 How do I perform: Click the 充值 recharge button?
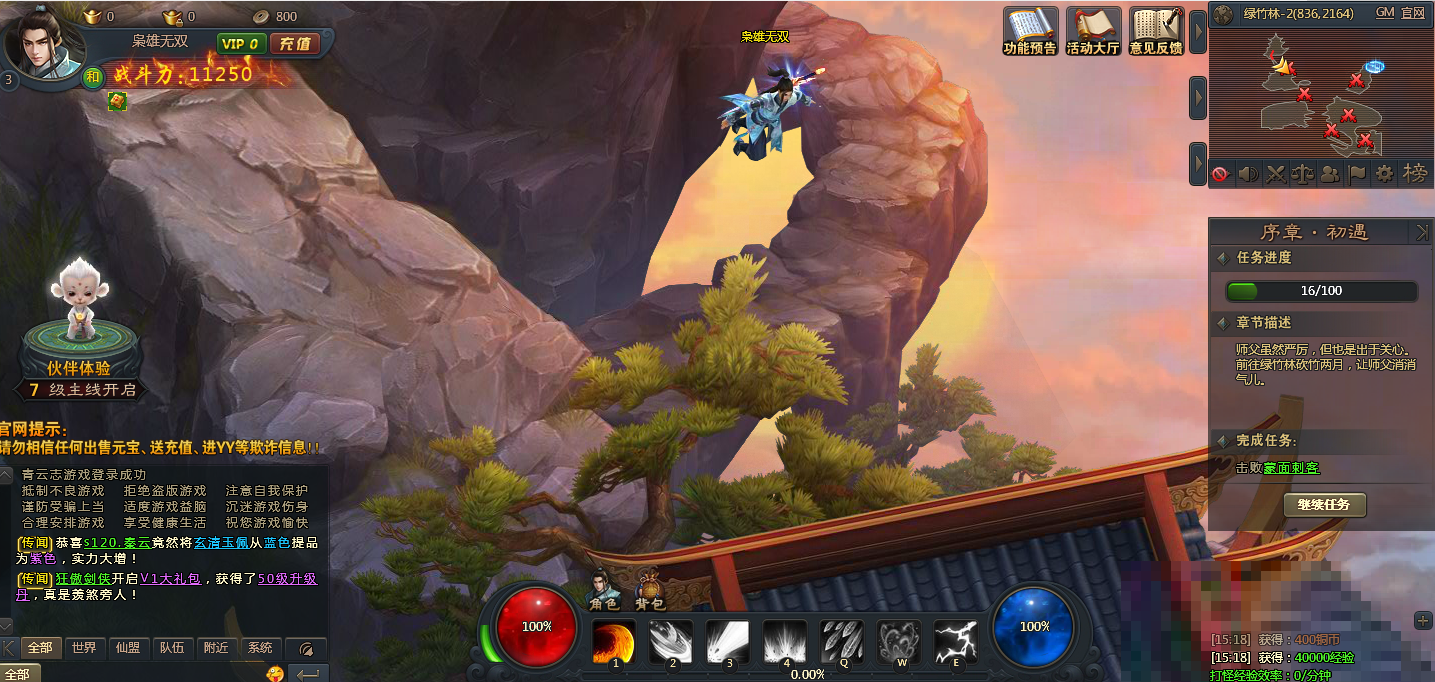click(294, 44)
